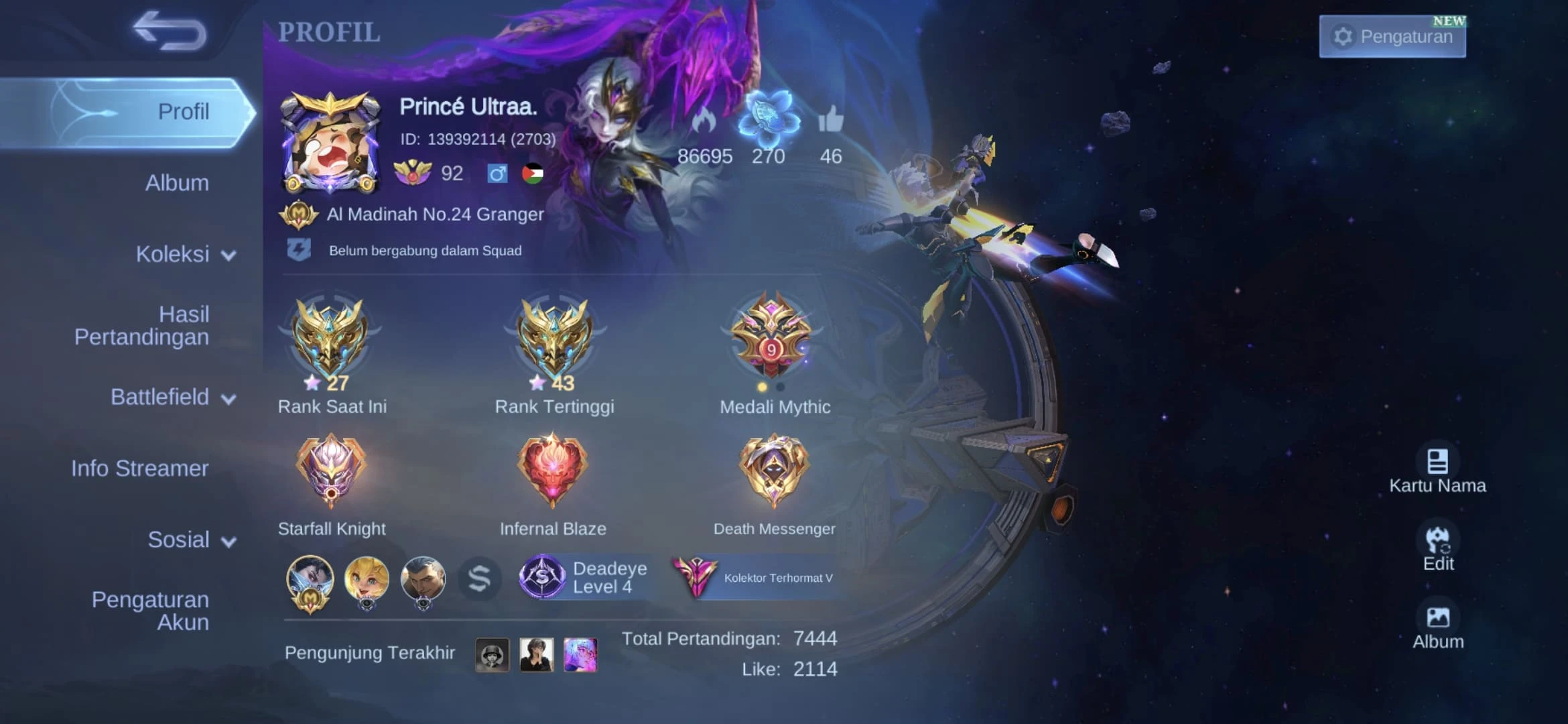Switch to the Album tab in sidebar
The height and width of the screenshot is (724, 1568).
pyautogui.click(x=176, y=182)
